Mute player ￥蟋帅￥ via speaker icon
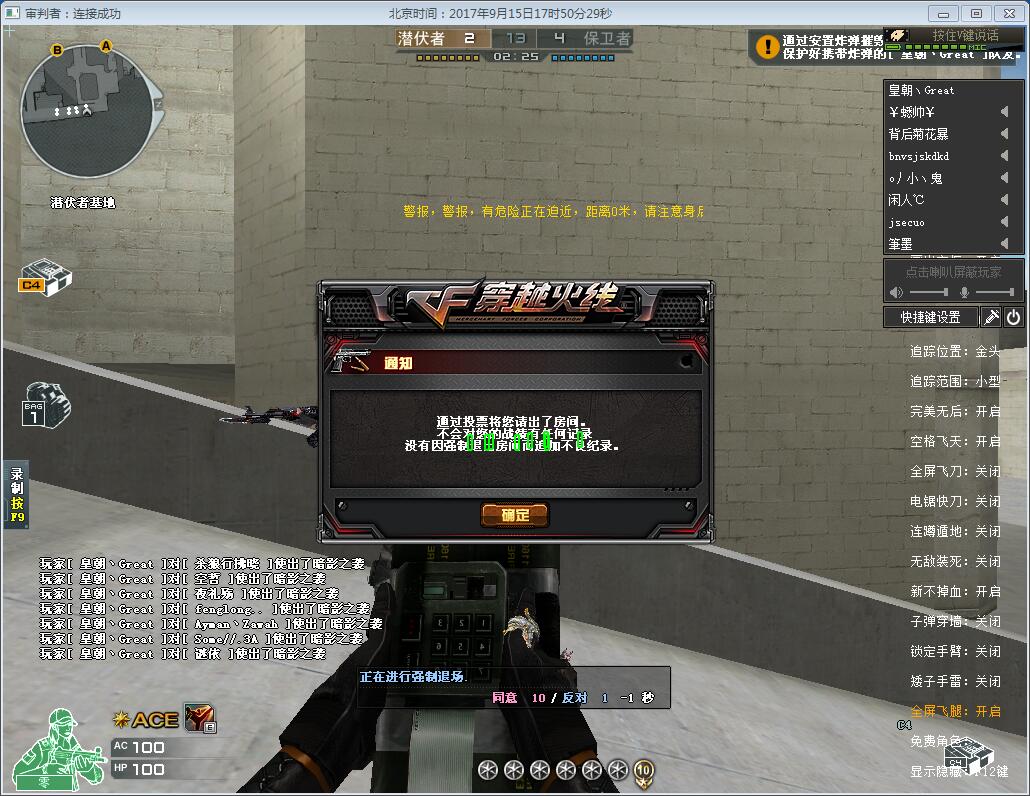 pos(1004,112)
